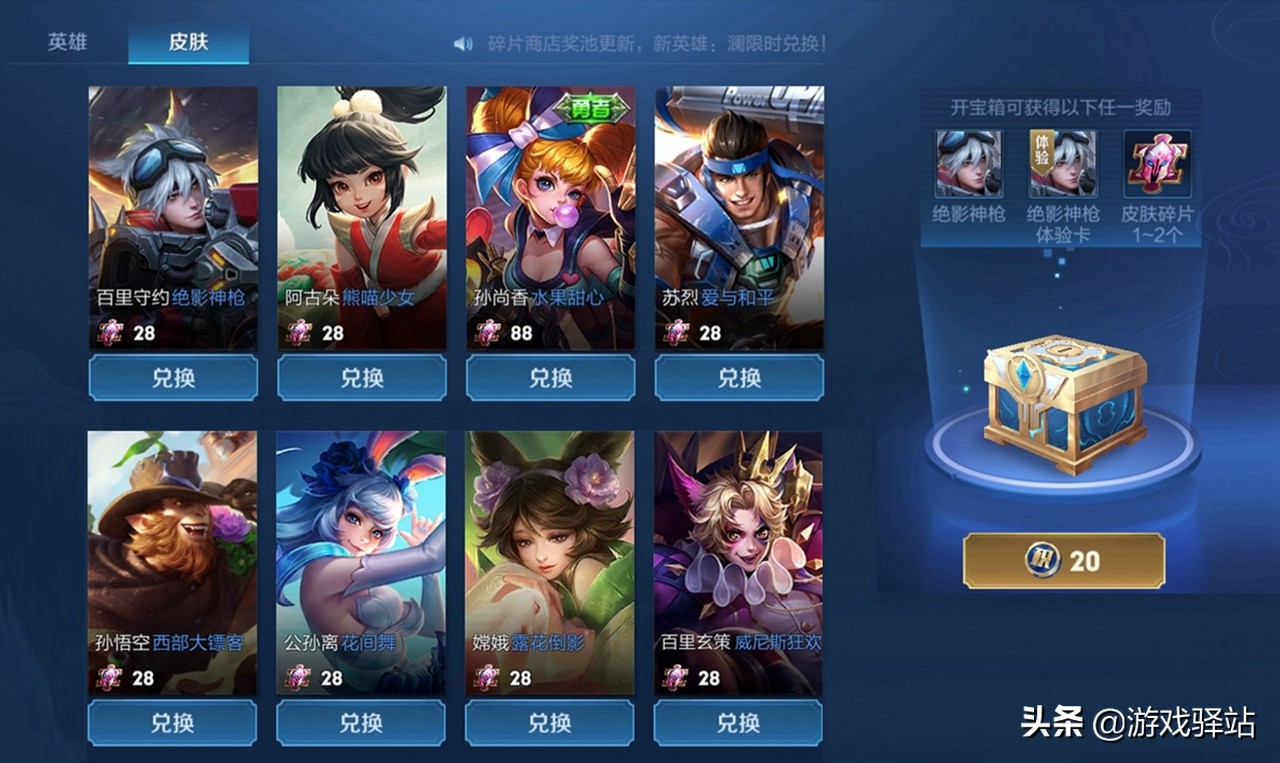
Task: Click 兑换 below 威尼斯狂欢 skin
Action: (738, 722)
